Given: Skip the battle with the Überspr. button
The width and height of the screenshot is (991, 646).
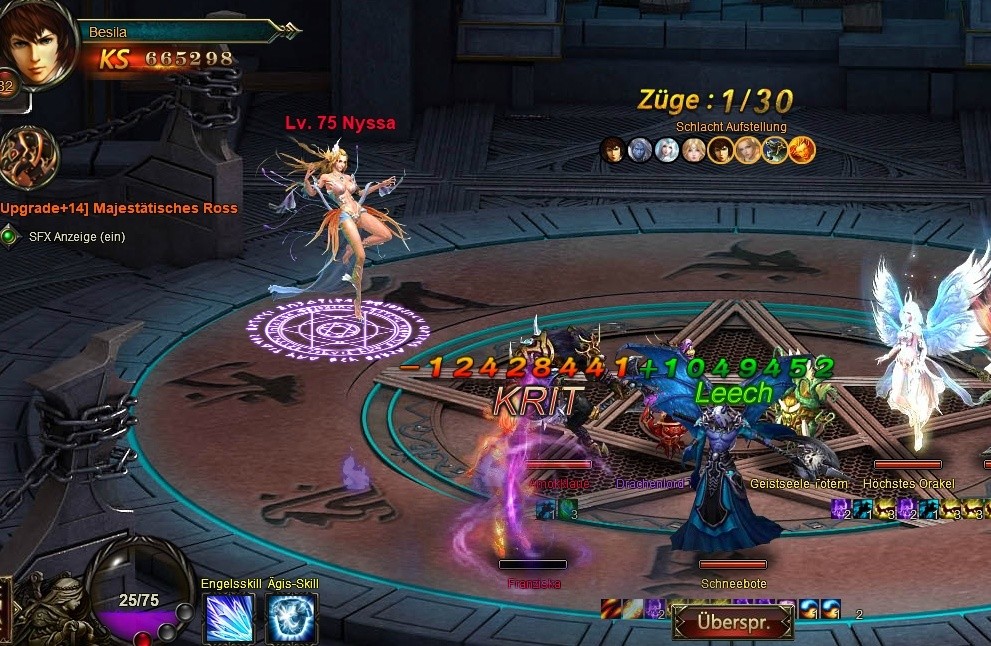Looking at the screenshot, I should point(732,621).
